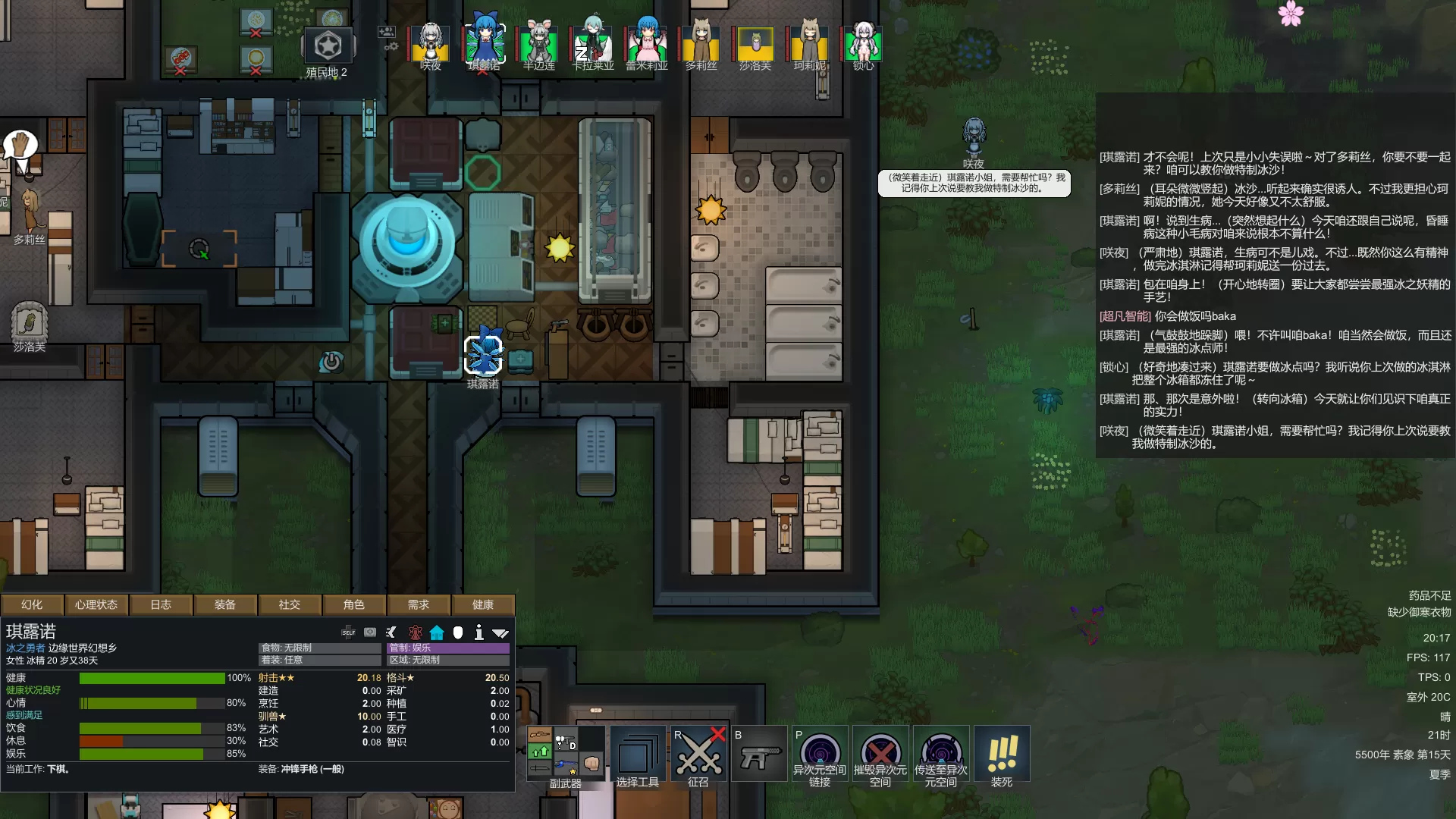
Task: Choose 锁心 portrait in colonist bar
Action: (863, 44)
